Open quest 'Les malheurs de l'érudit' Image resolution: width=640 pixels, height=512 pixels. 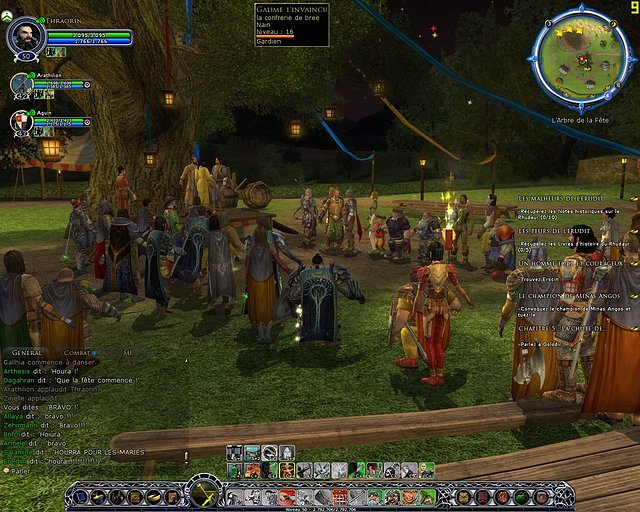coord(571,200)
